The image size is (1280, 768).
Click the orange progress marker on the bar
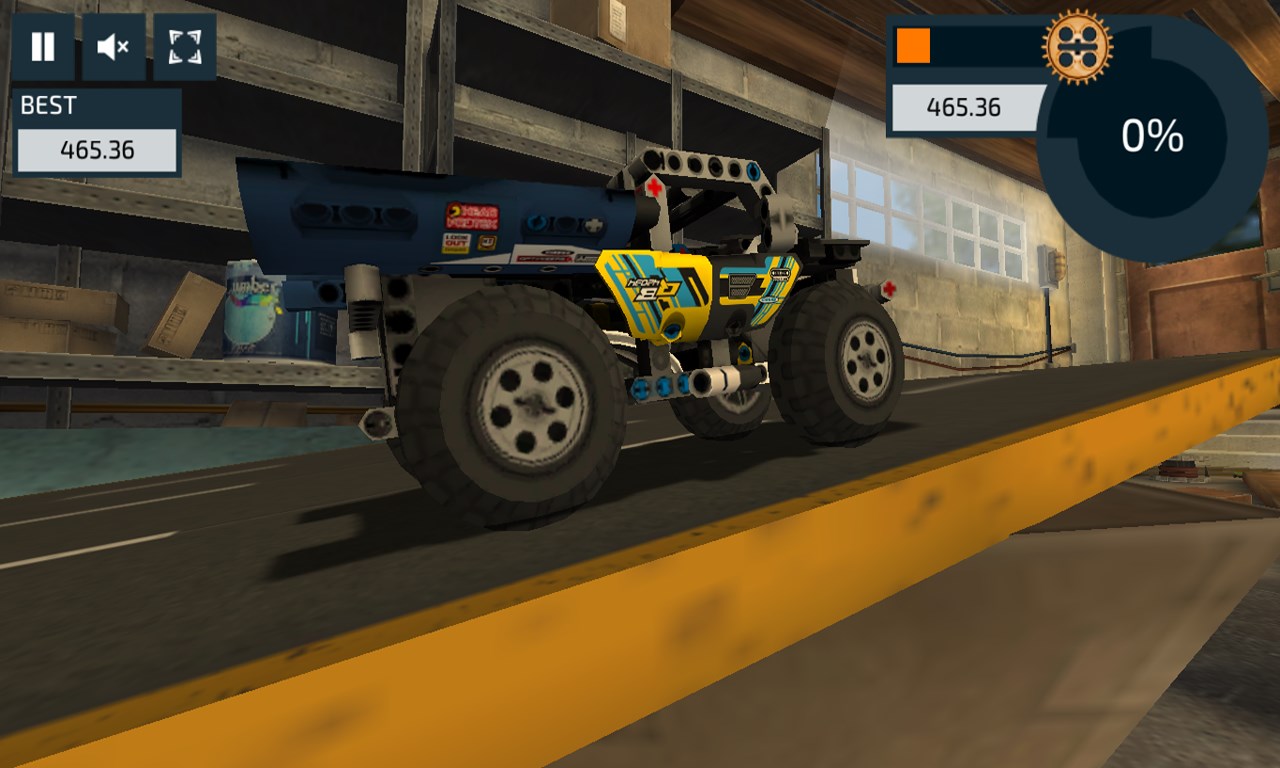tap(913, 45)
